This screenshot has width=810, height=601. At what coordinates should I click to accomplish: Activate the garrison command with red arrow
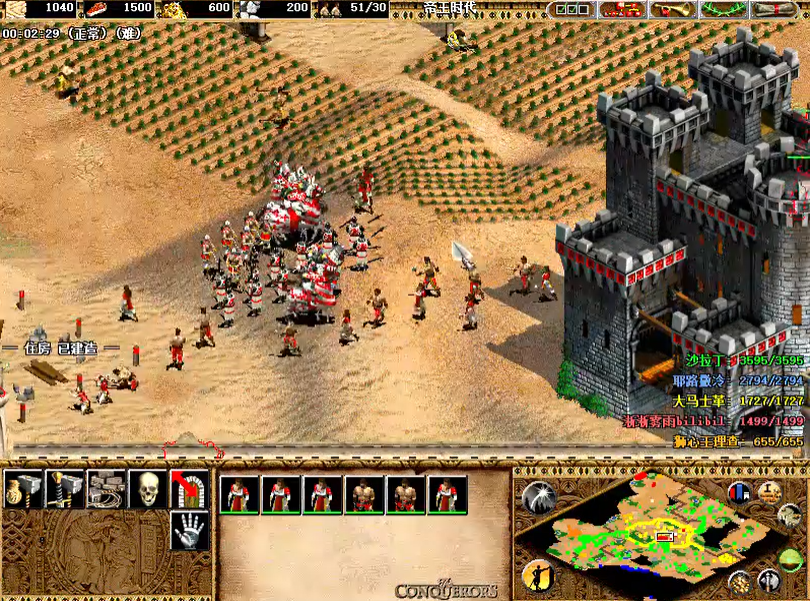[189, 489]
